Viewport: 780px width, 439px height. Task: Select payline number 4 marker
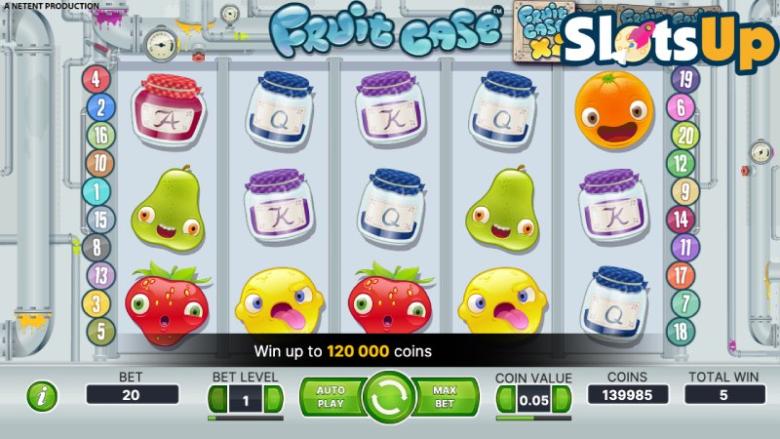point(97,80)
